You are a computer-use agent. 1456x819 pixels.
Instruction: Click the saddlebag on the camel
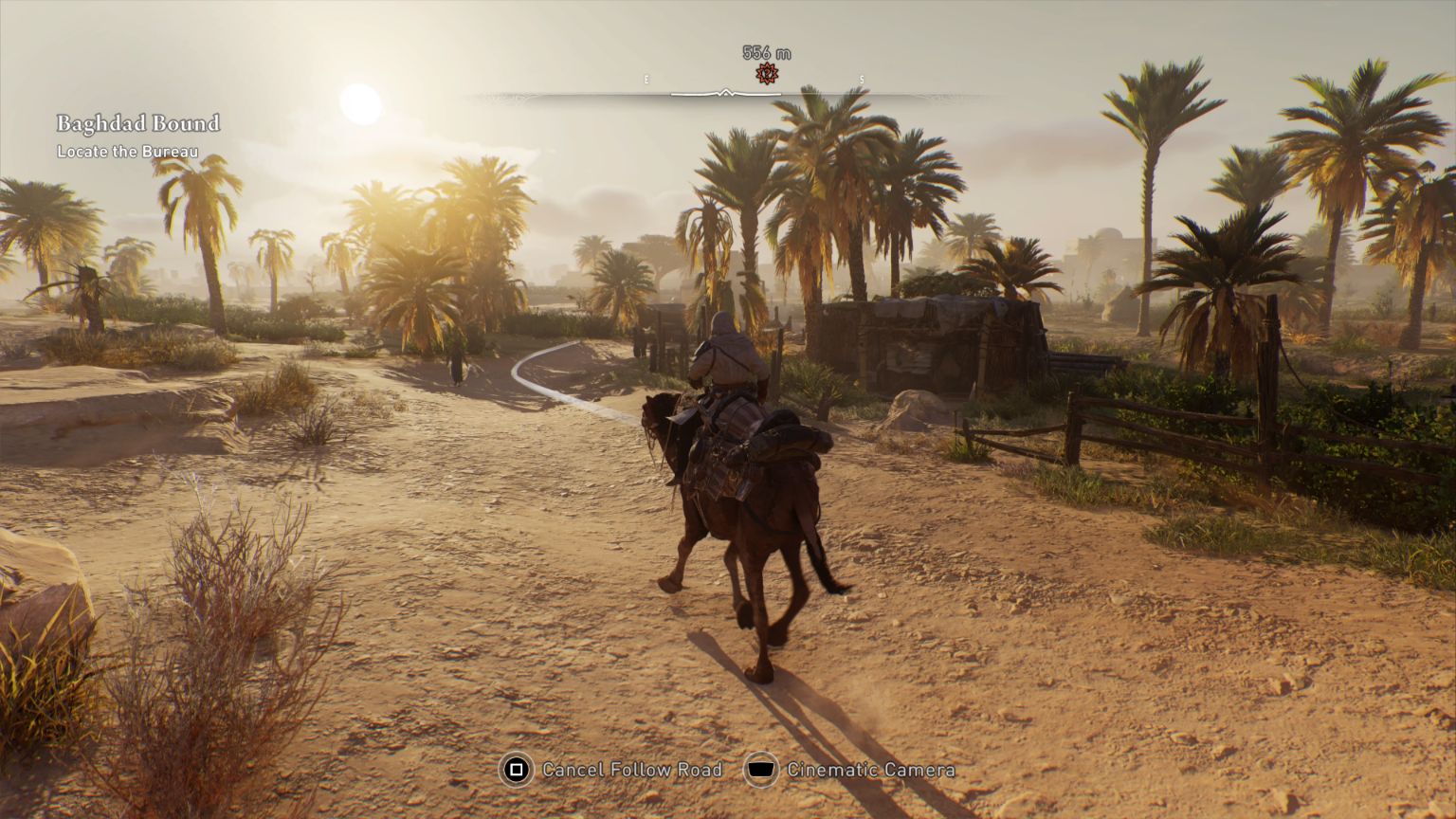pos(787,441)
